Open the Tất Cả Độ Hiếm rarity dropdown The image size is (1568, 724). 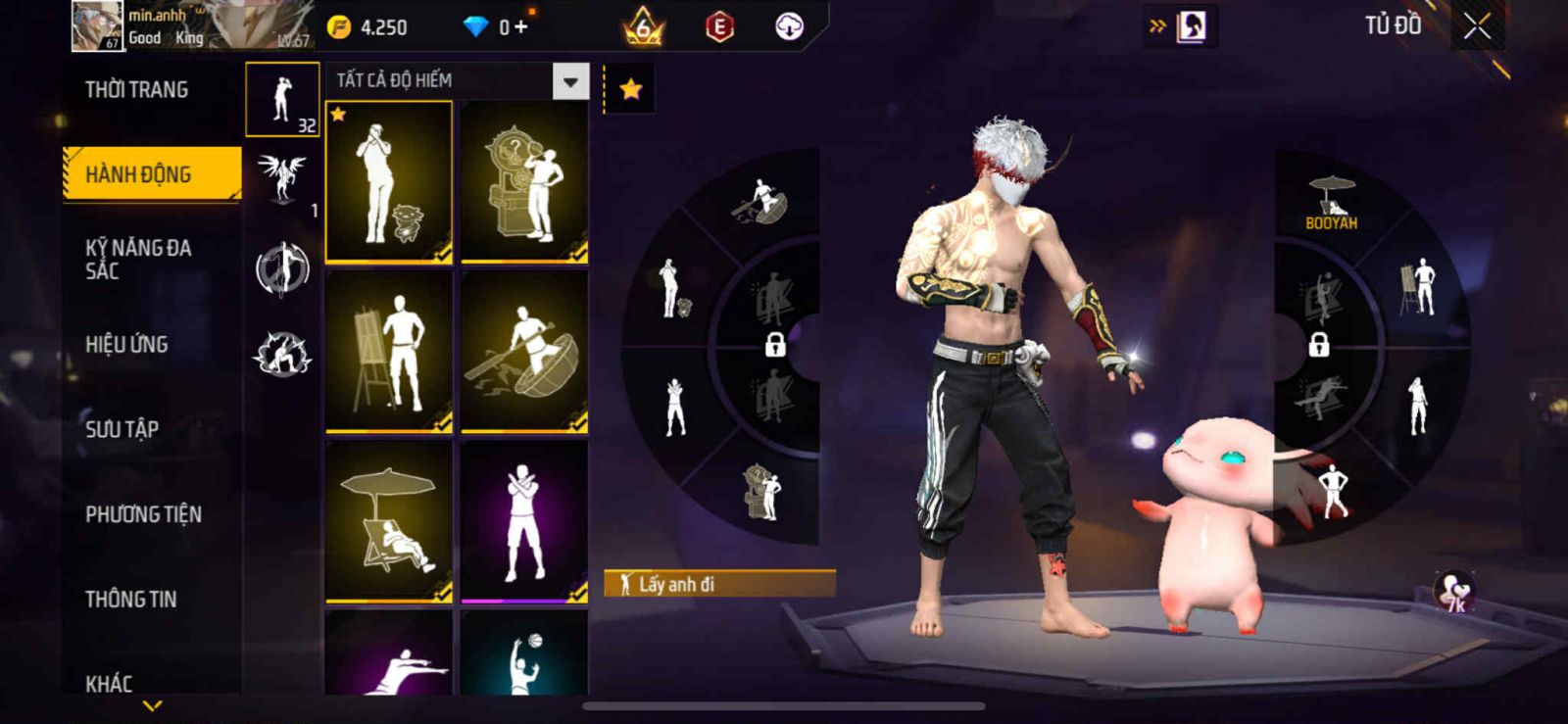click(x=570, y=81)
